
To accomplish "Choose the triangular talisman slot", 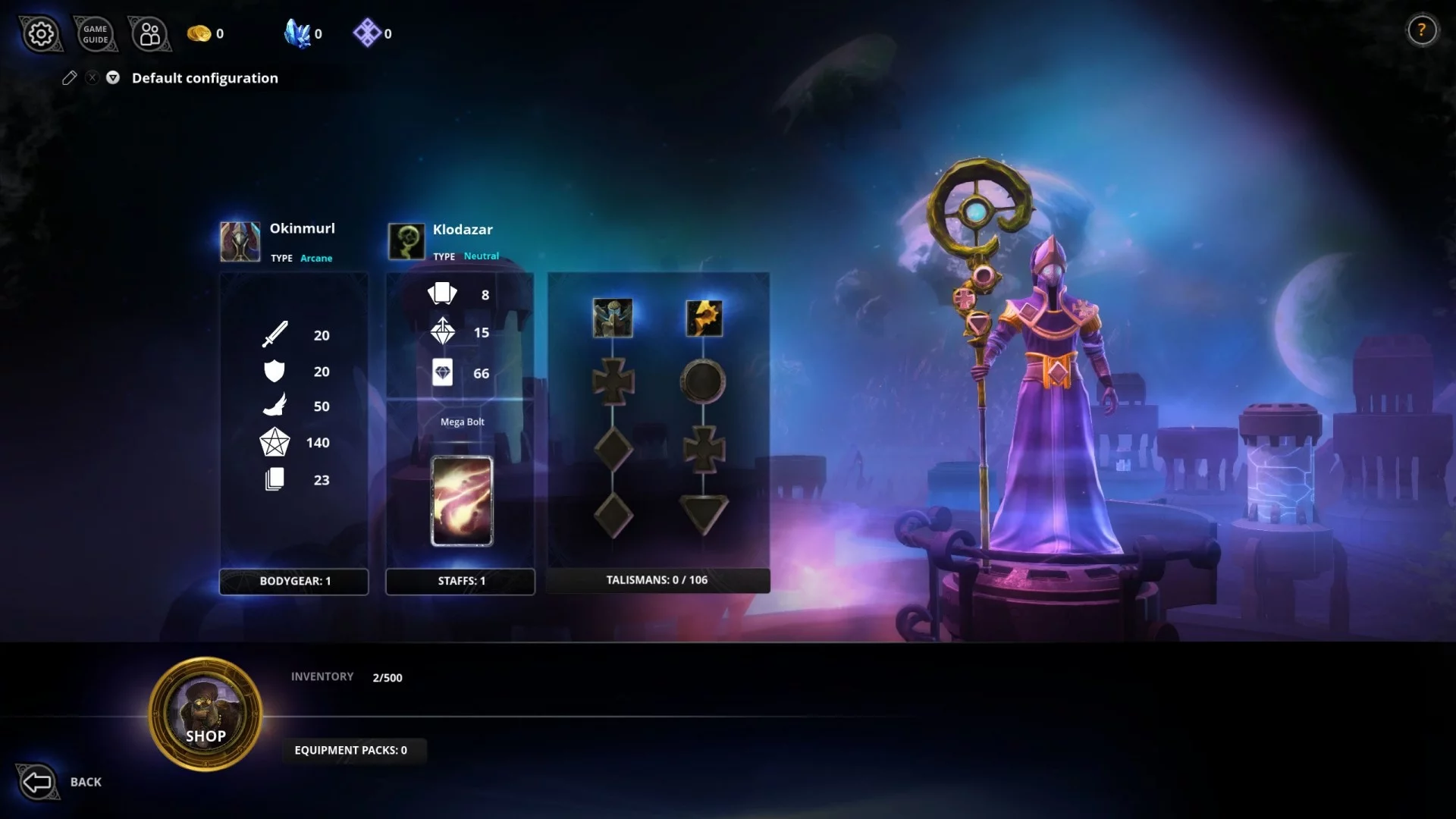I will coord(704,513).
